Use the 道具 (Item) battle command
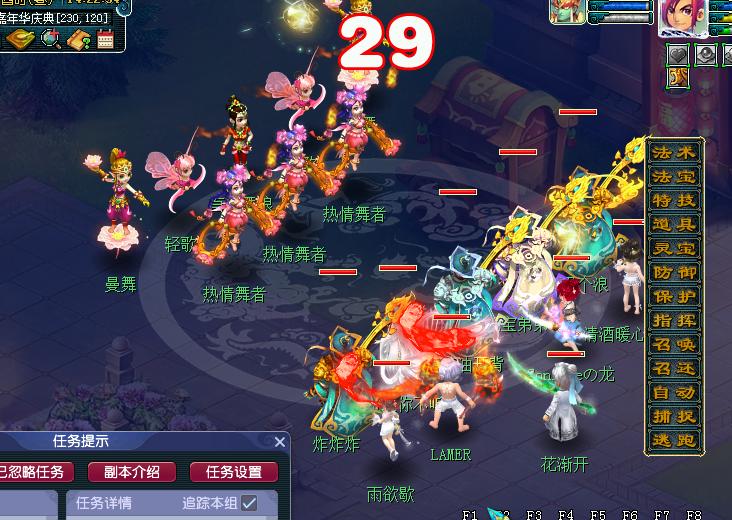 [x=673, y=224]
